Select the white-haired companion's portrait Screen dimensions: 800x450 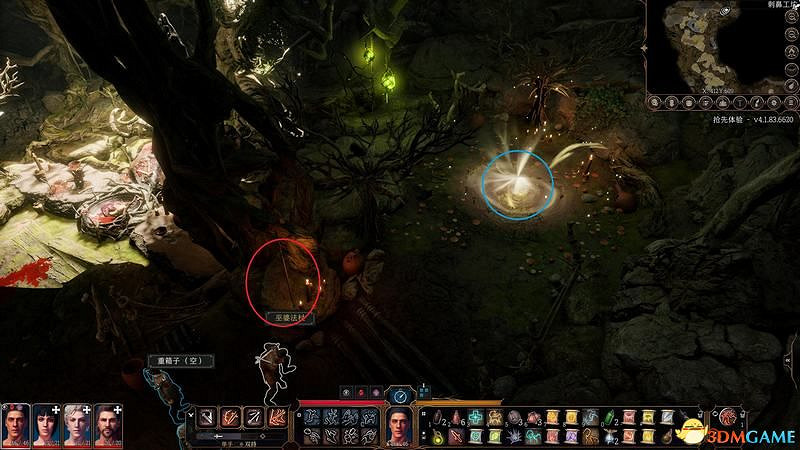[78, 426]
